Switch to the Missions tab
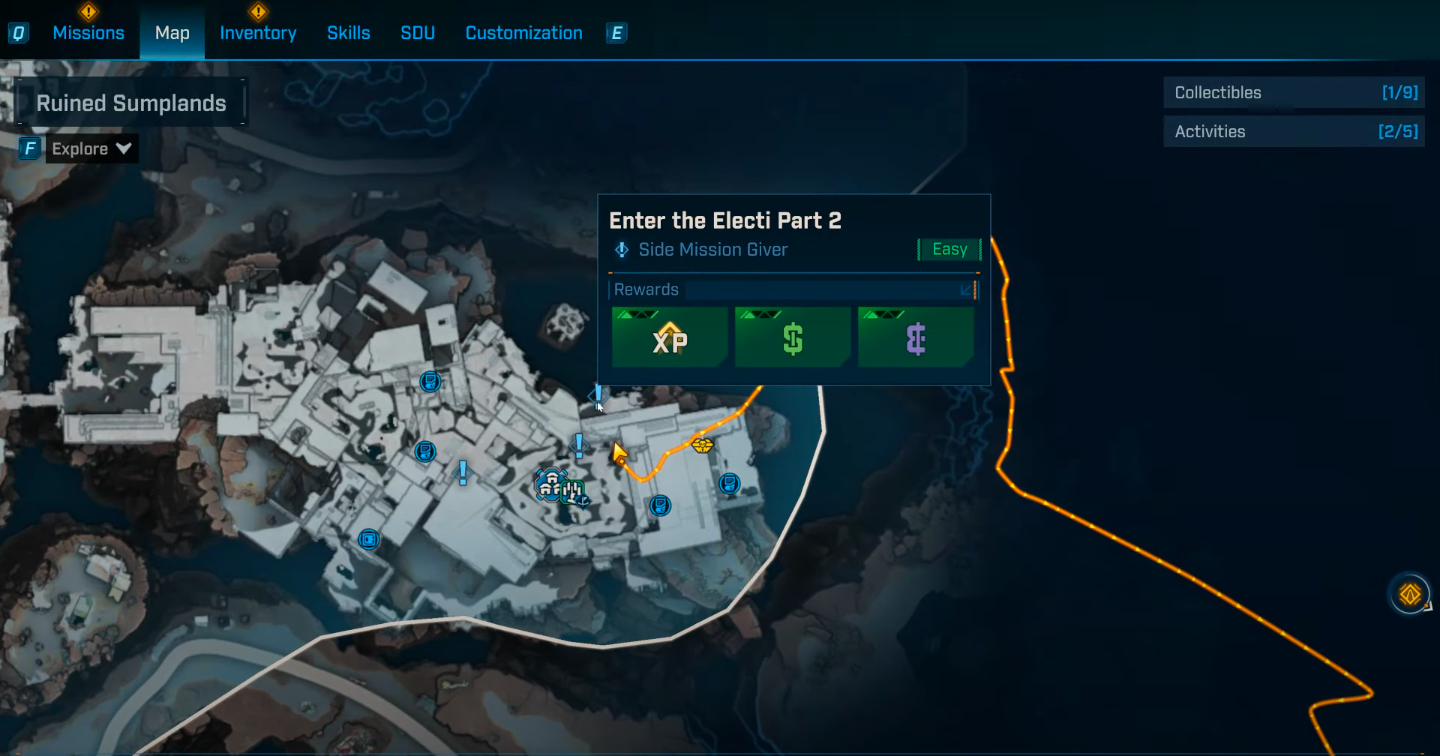The image size is (1440, 756). tap(88, 33)
